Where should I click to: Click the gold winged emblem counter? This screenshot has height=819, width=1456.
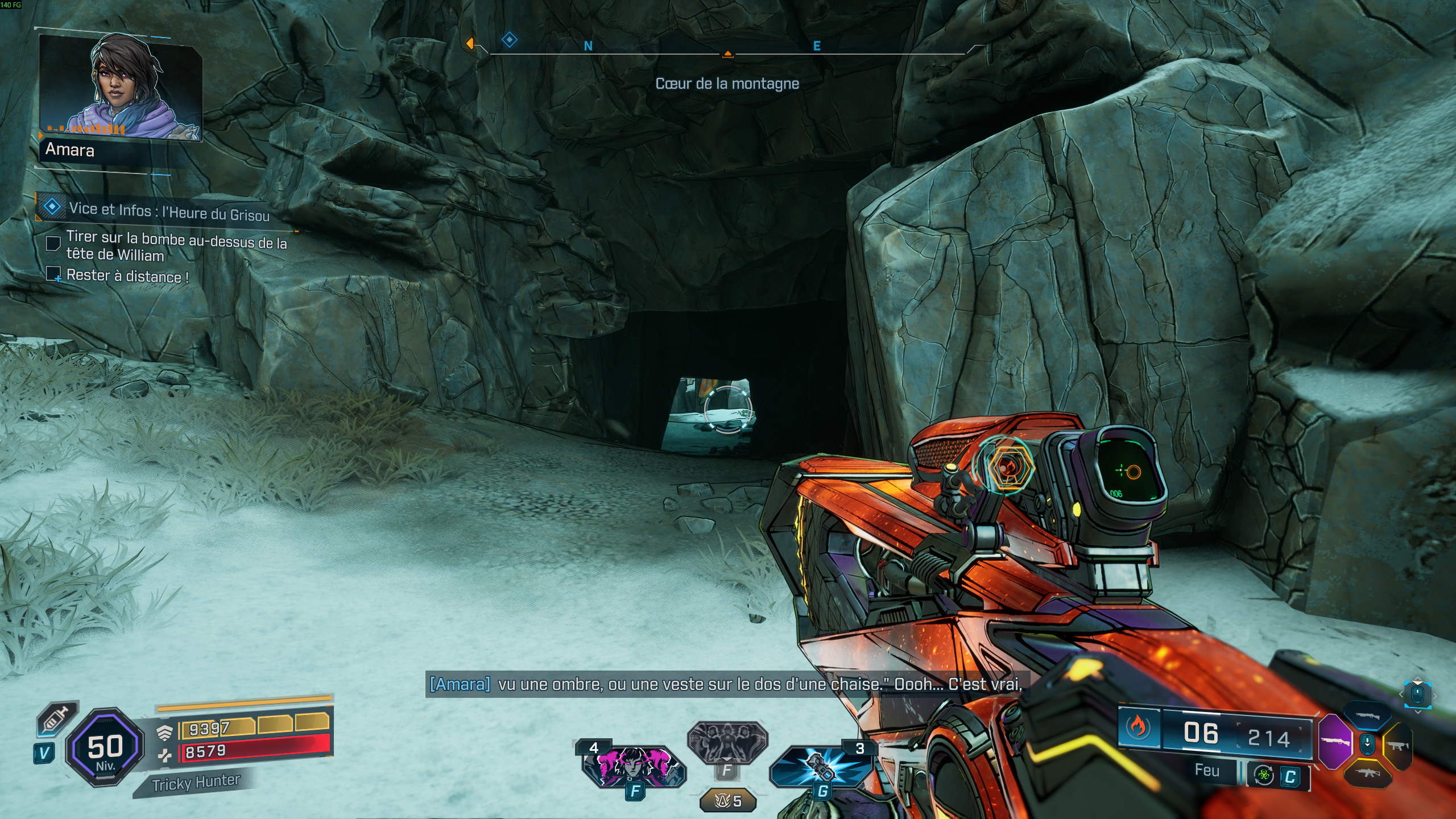(x=728, y=801)
